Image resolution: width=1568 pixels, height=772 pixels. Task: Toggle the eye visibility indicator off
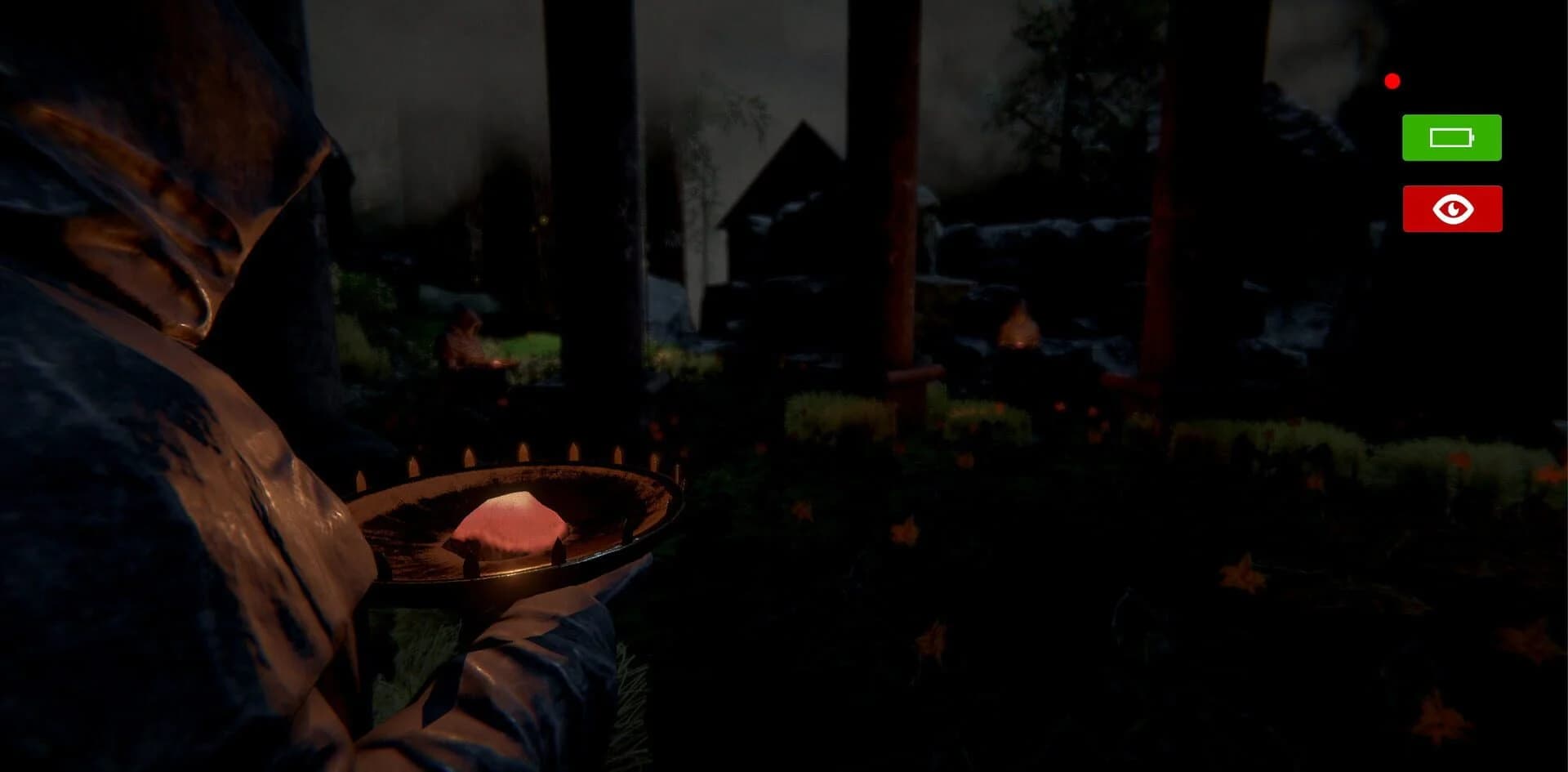(x=1452, y=208)
